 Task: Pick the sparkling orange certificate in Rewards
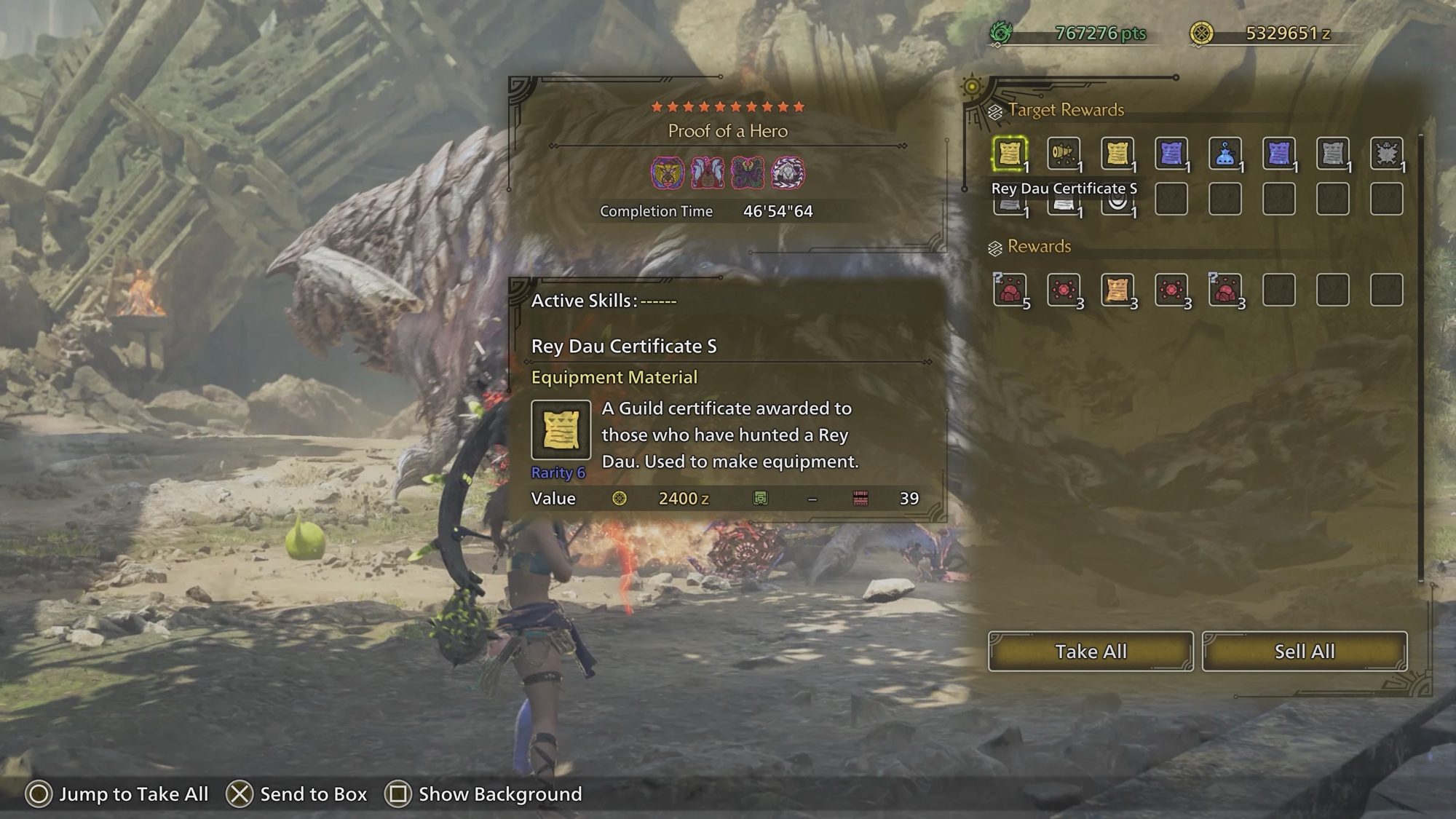point(1117,290)
